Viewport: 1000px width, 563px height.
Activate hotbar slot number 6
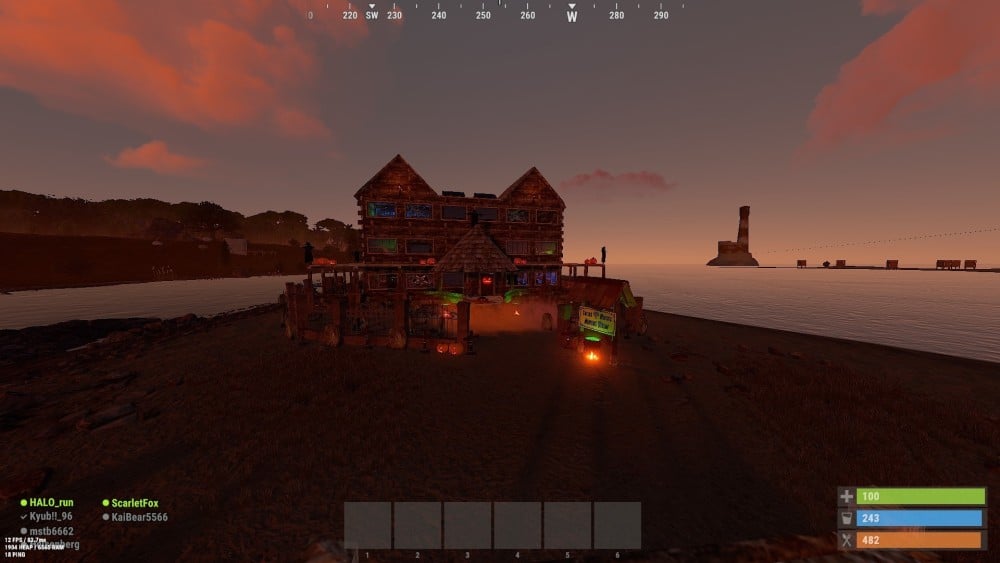pos(617,525)
